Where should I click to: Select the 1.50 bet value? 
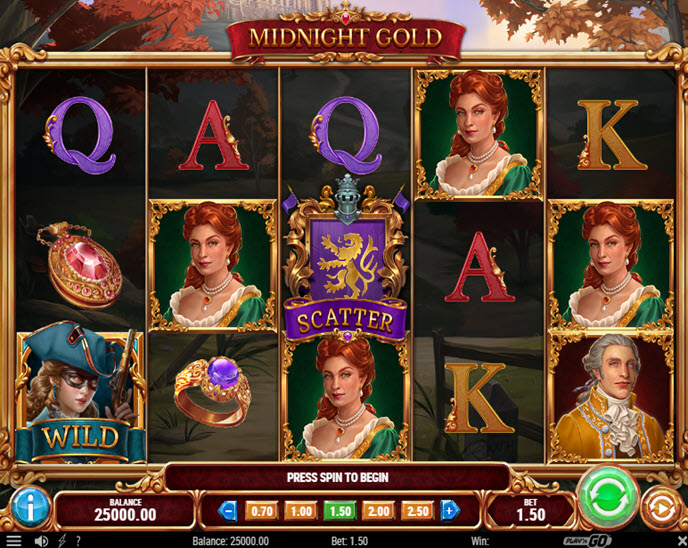point(338,510)
